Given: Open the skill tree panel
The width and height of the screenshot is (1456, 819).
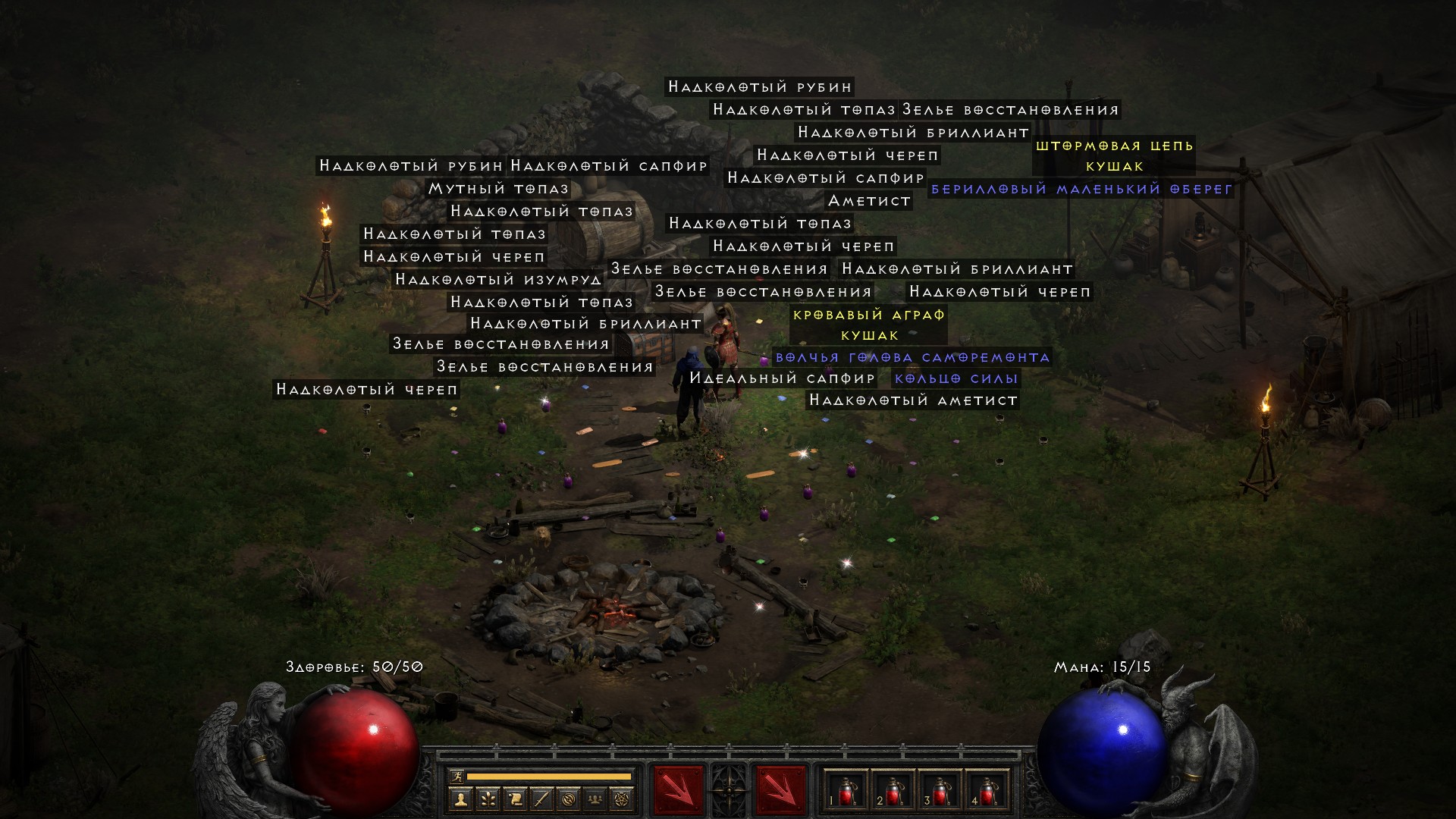Looking at the screenshot, I should 488,799.
